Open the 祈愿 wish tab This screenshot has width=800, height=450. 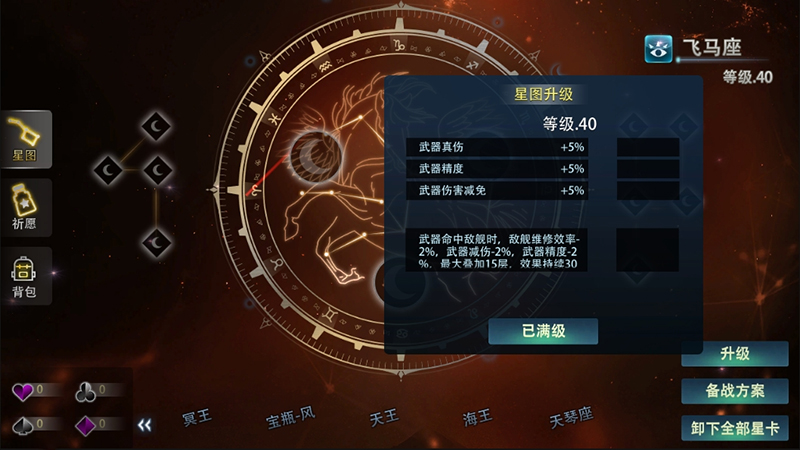tap(26, 208)
